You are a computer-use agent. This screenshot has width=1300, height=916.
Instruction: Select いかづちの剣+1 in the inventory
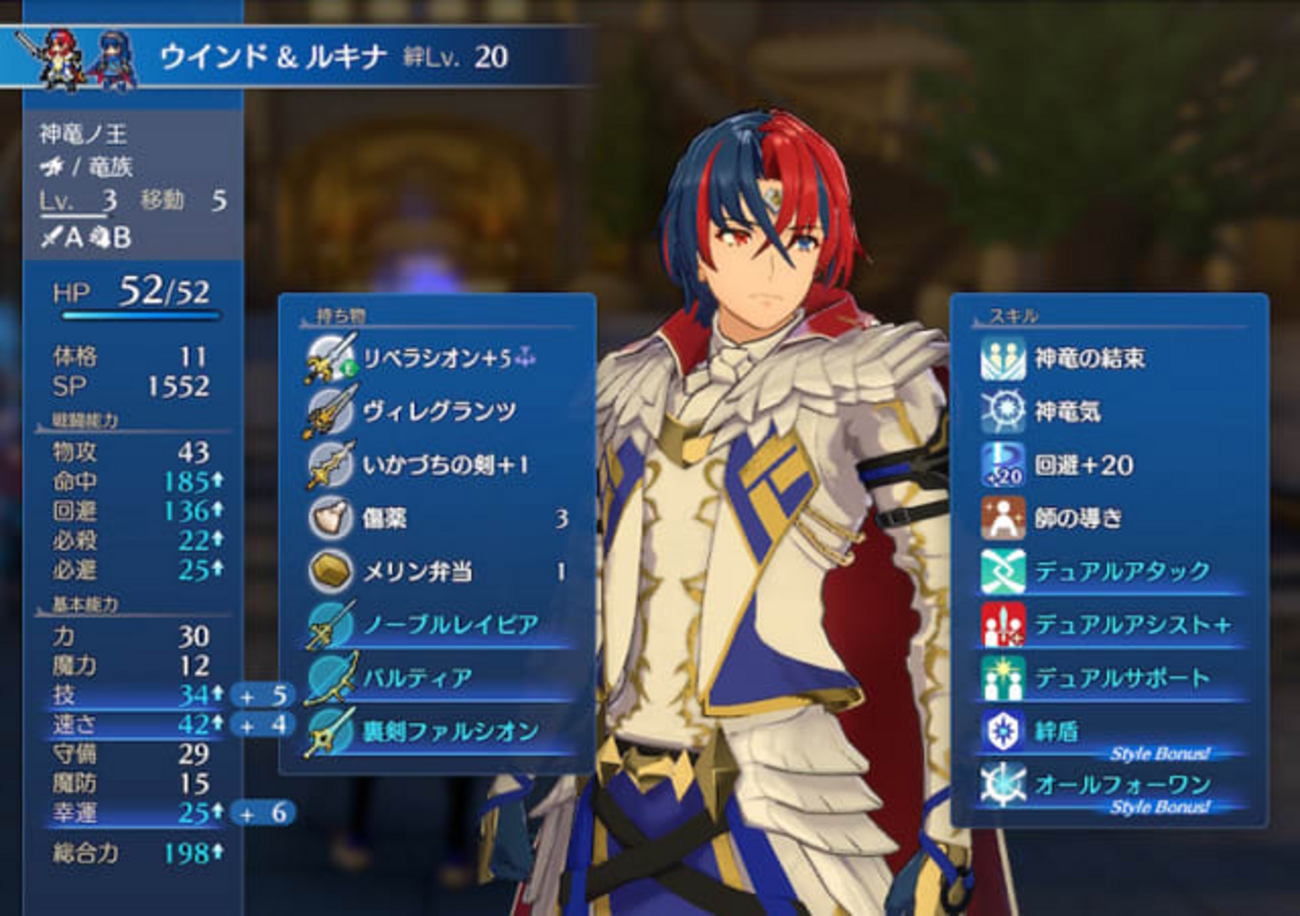[432, 465]
